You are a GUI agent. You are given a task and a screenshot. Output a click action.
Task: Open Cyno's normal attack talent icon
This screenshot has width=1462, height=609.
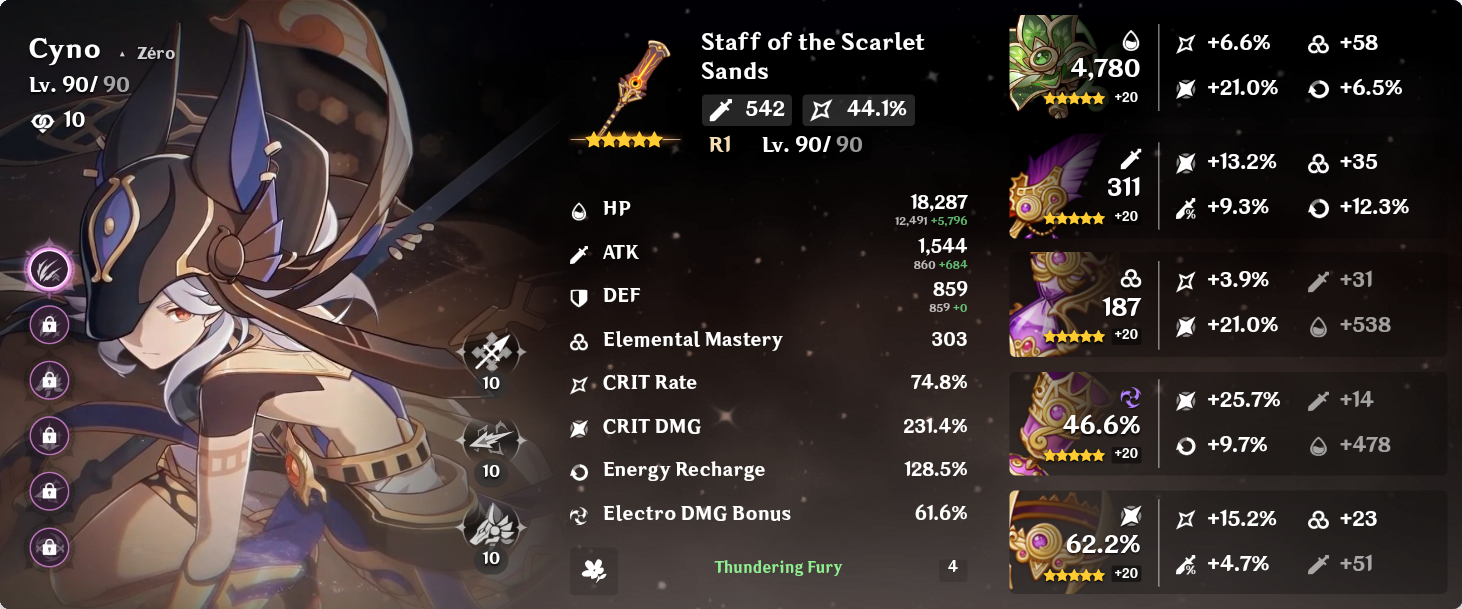click(x=490, y=353)
